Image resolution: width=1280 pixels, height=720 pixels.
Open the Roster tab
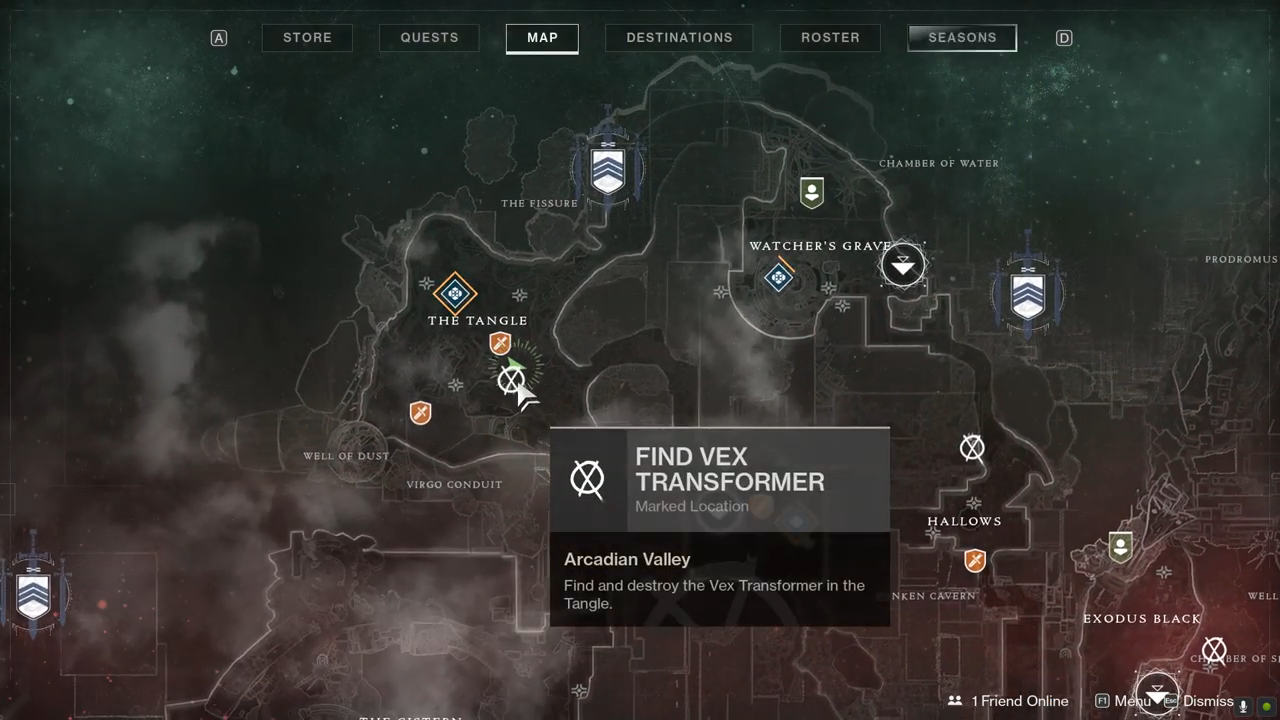click(830, 38)
